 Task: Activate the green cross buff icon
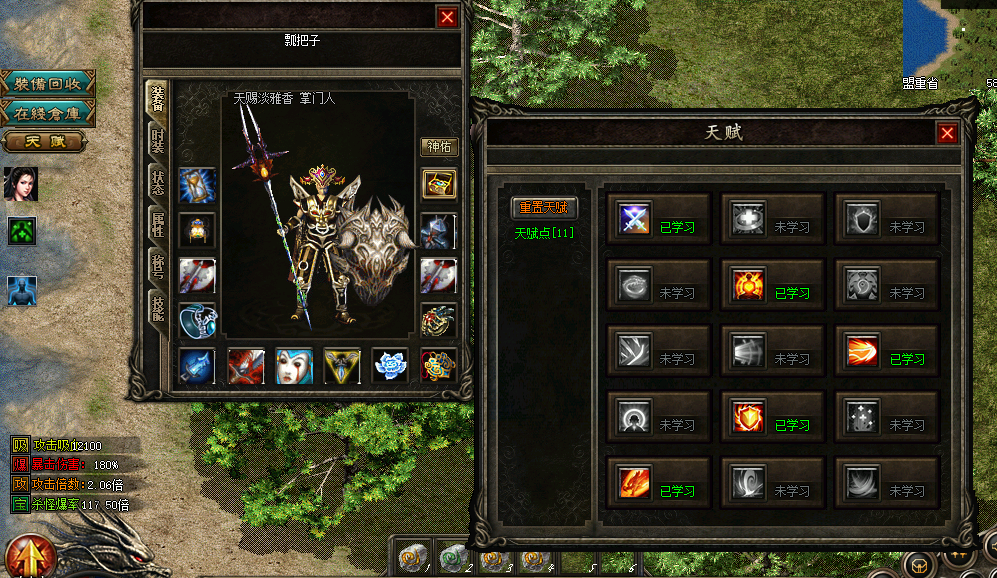(x=22, y=231)
